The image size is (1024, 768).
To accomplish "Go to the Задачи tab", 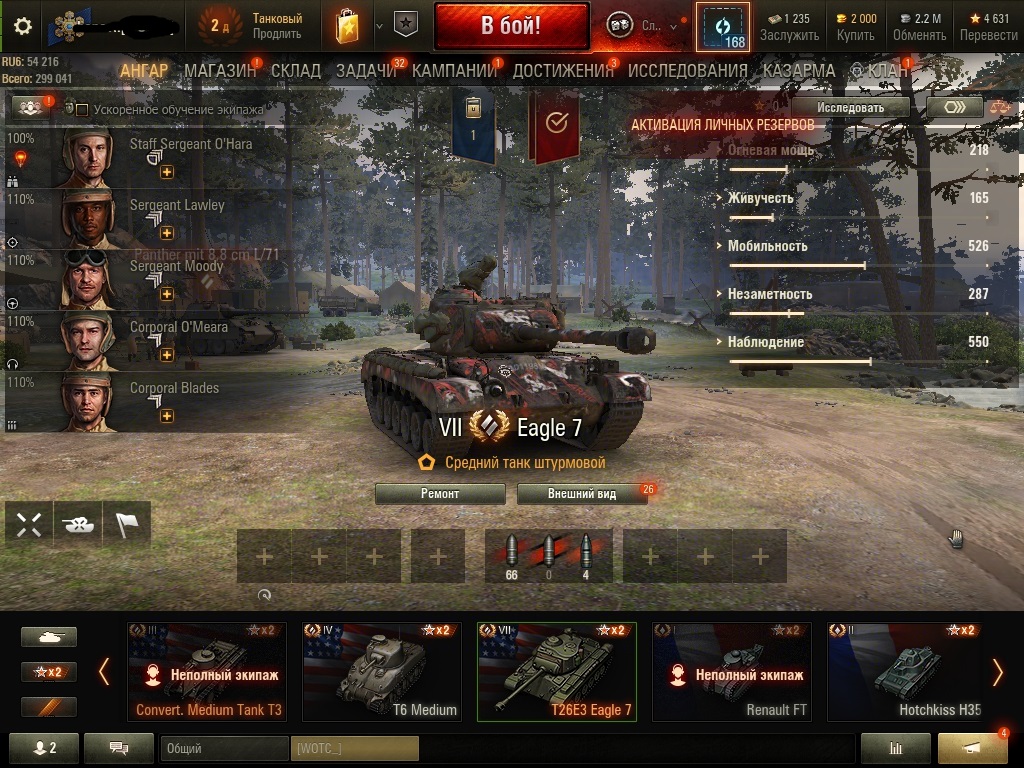I will tap(366, 71).
